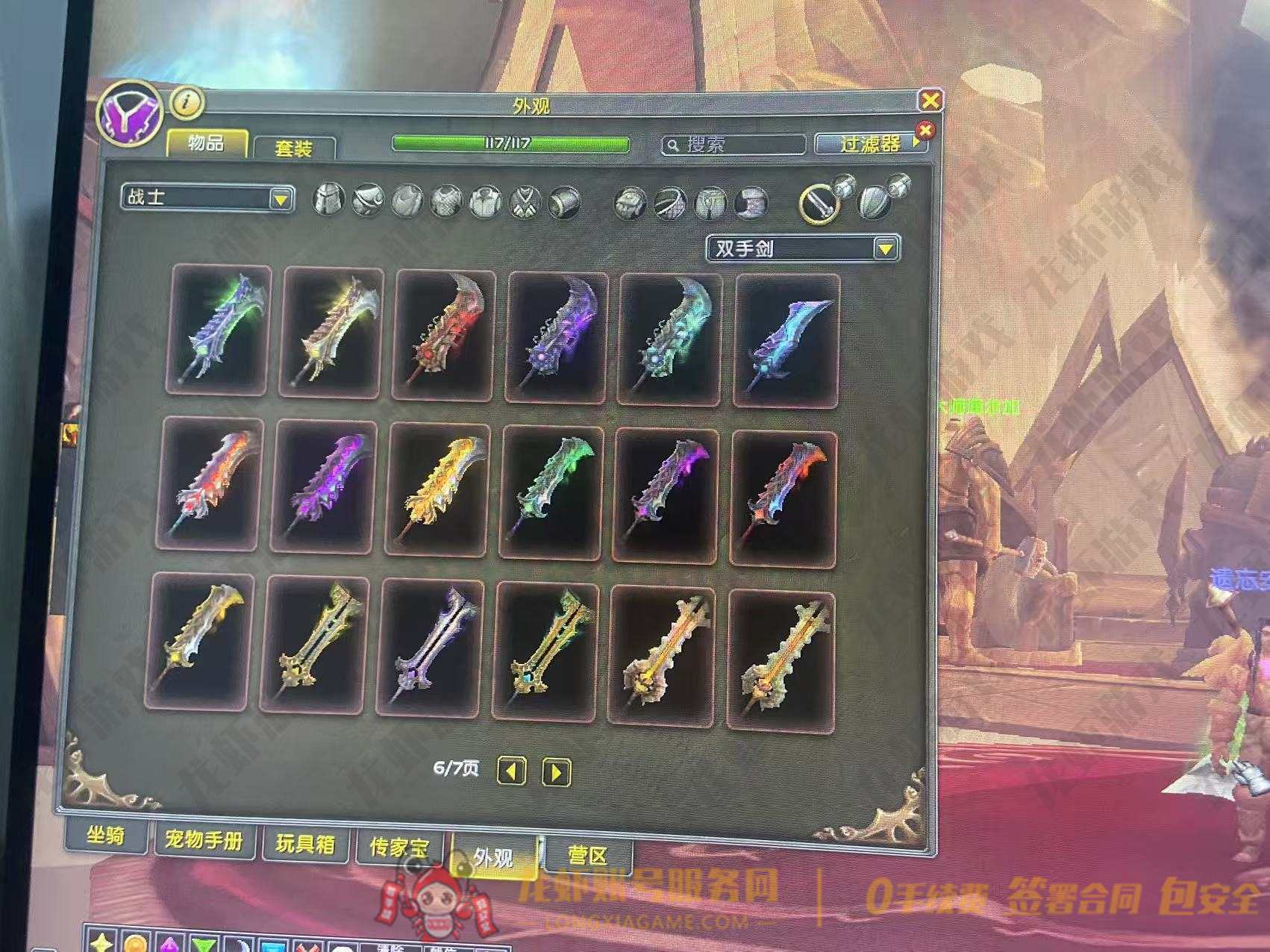Go to the previous appearance page

(x=511, y=771)
